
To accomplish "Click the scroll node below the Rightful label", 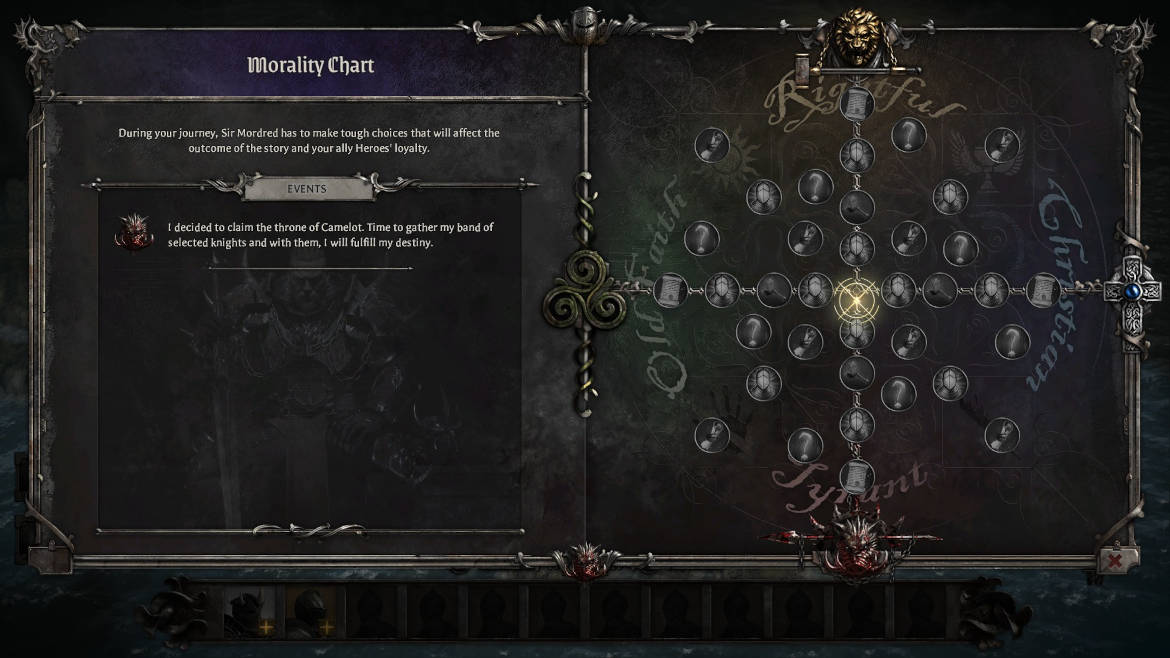I will [x=857, y=102].
